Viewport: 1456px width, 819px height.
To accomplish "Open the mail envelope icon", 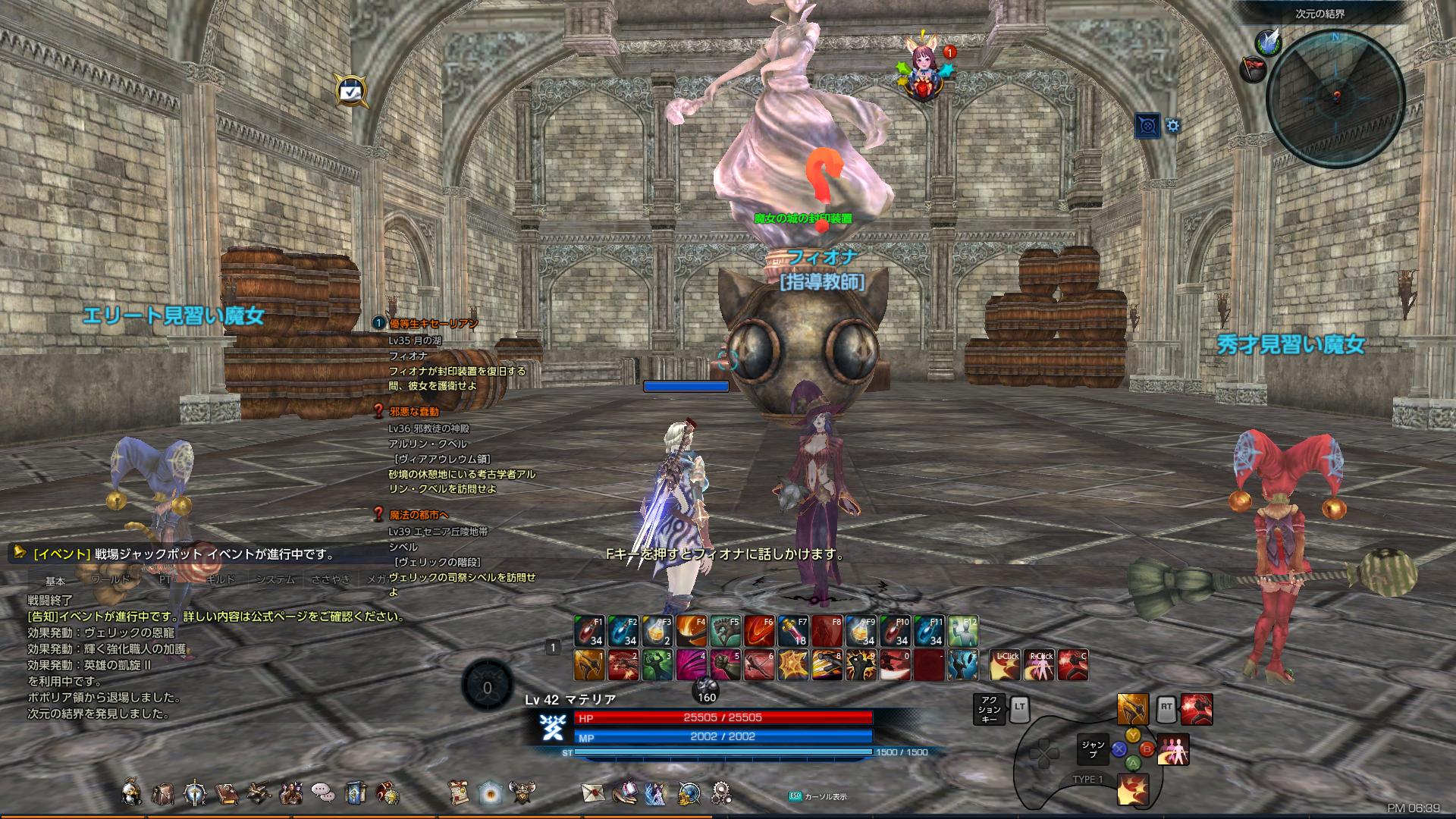I will [x=591, y=792].
